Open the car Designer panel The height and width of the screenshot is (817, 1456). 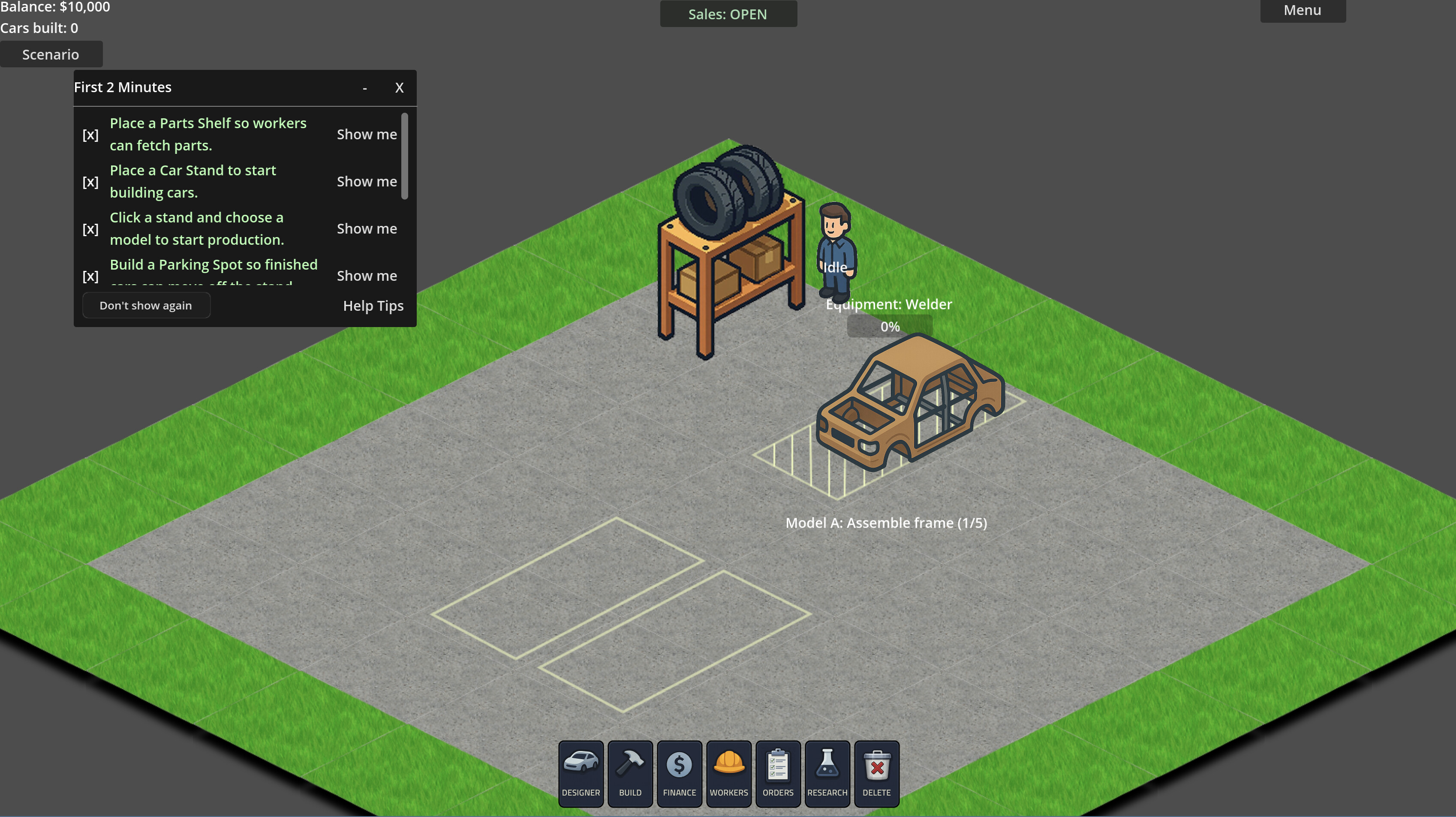581,773
